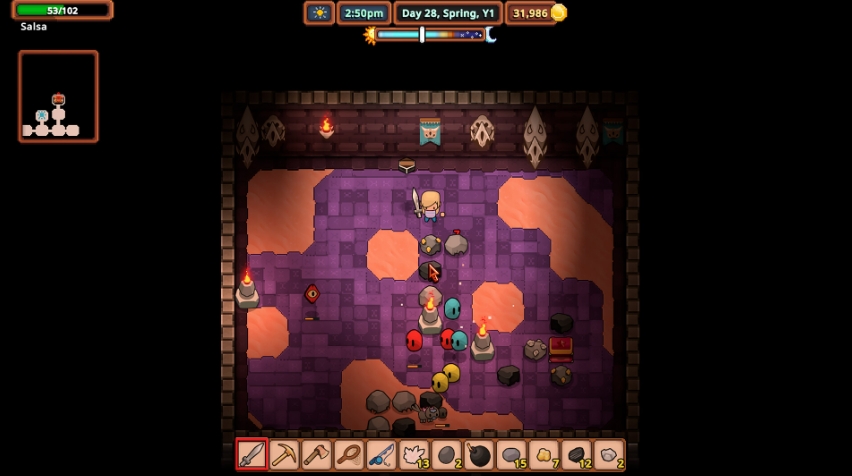Select the sword hotbar slot
Viewport: 852px width, 476px height.
pyautogui.click(x=252, y=455)
